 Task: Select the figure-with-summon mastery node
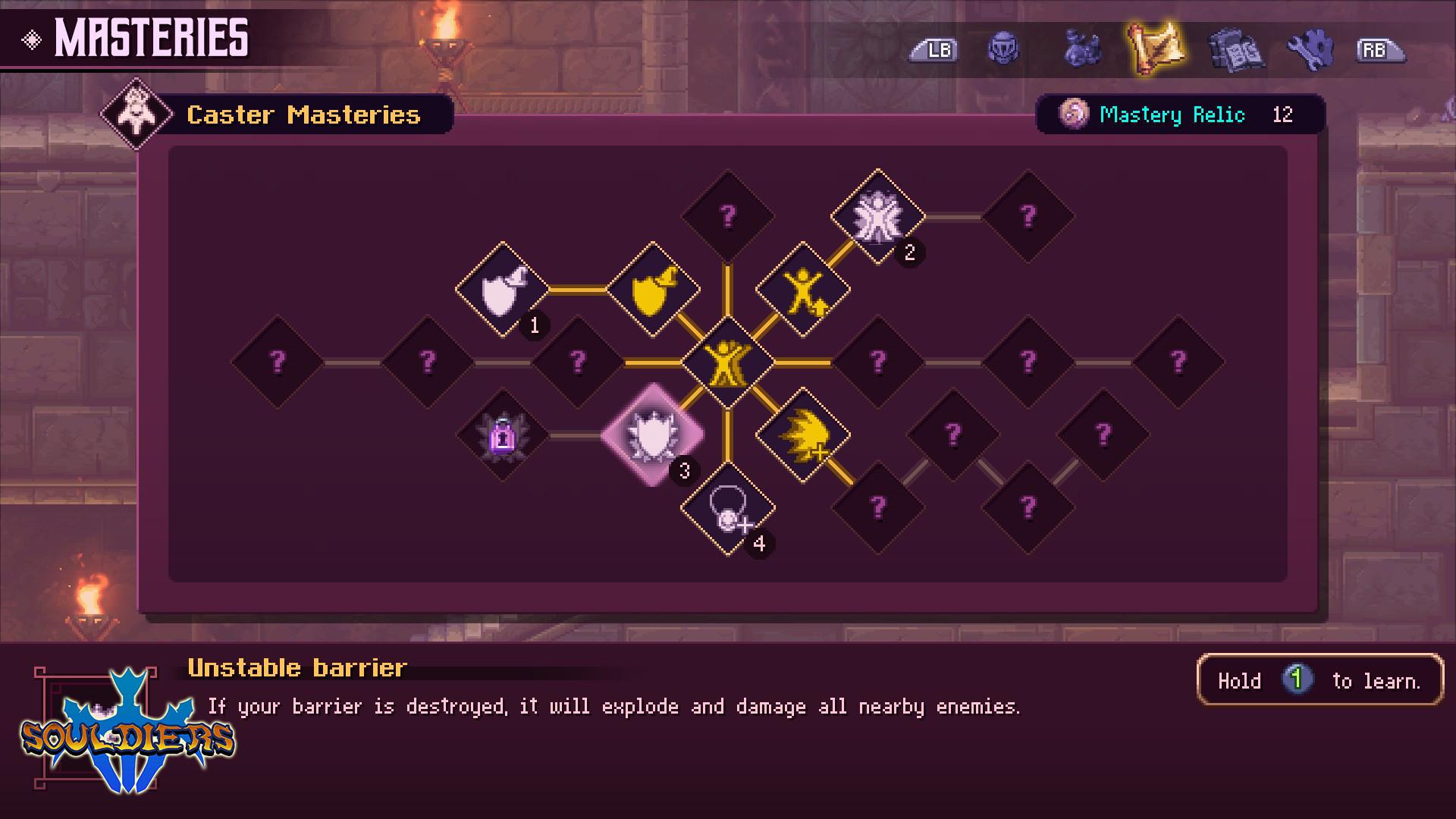click(x=802, y=288)
